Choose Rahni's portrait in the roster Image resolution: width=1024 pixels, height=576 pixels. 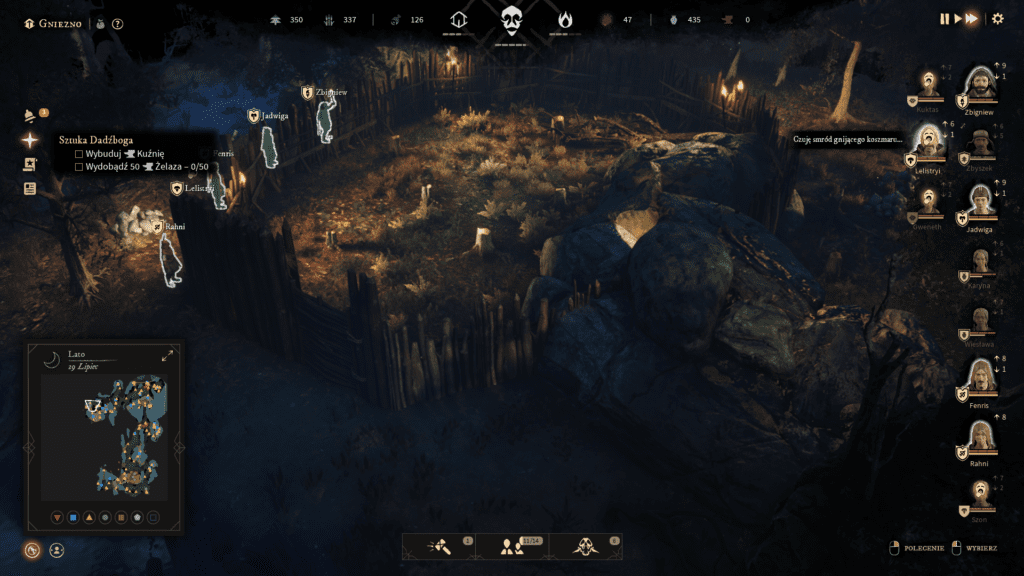tap(980, 437)
